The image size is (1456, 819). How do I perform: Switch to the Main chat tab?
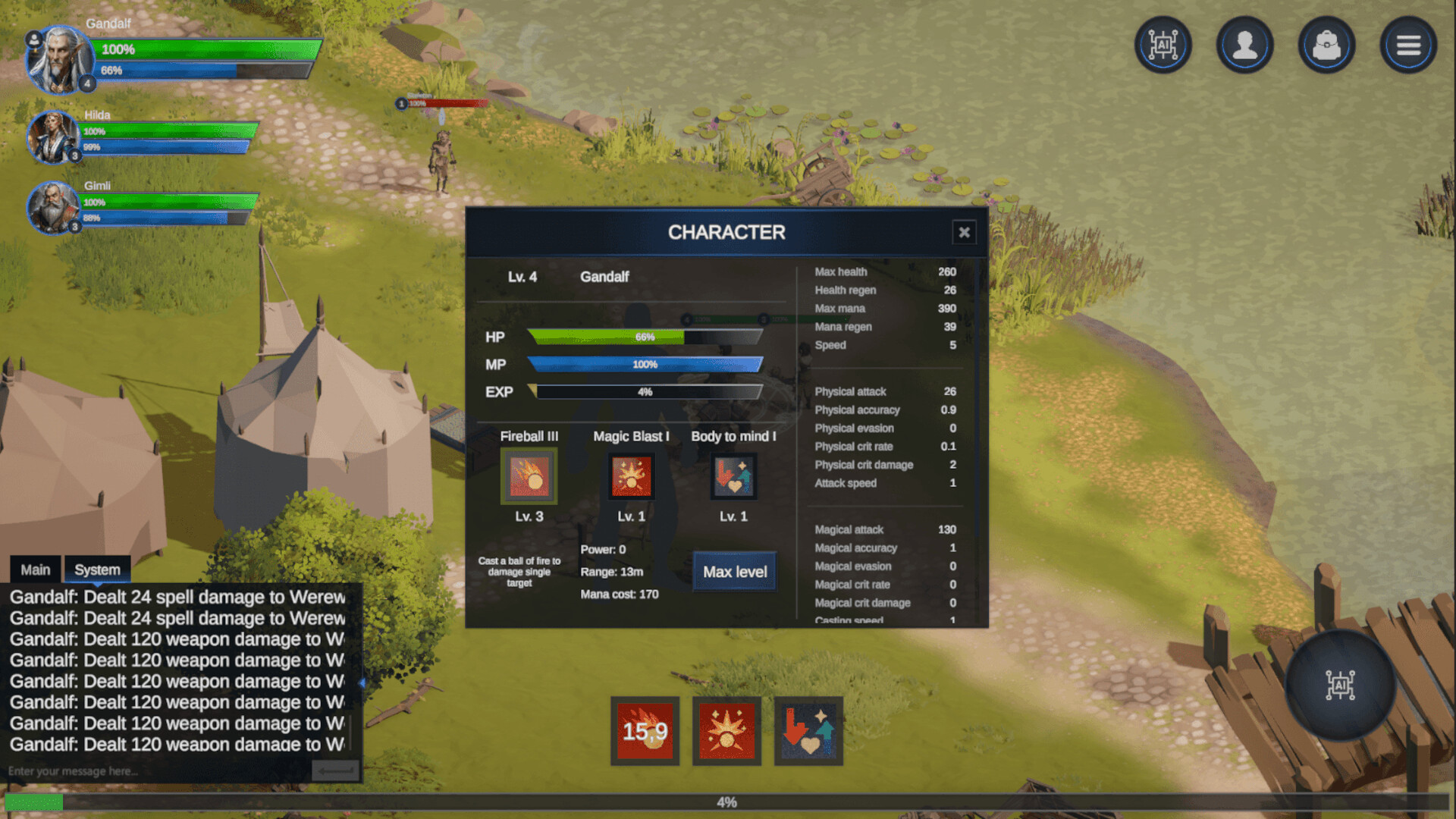(x=36, y=569)
